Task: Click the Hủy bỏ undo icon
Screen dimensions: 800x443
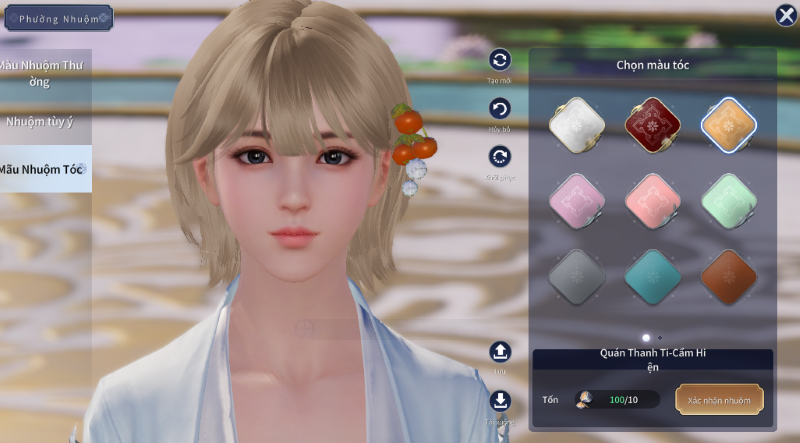Action: (500, 109)
